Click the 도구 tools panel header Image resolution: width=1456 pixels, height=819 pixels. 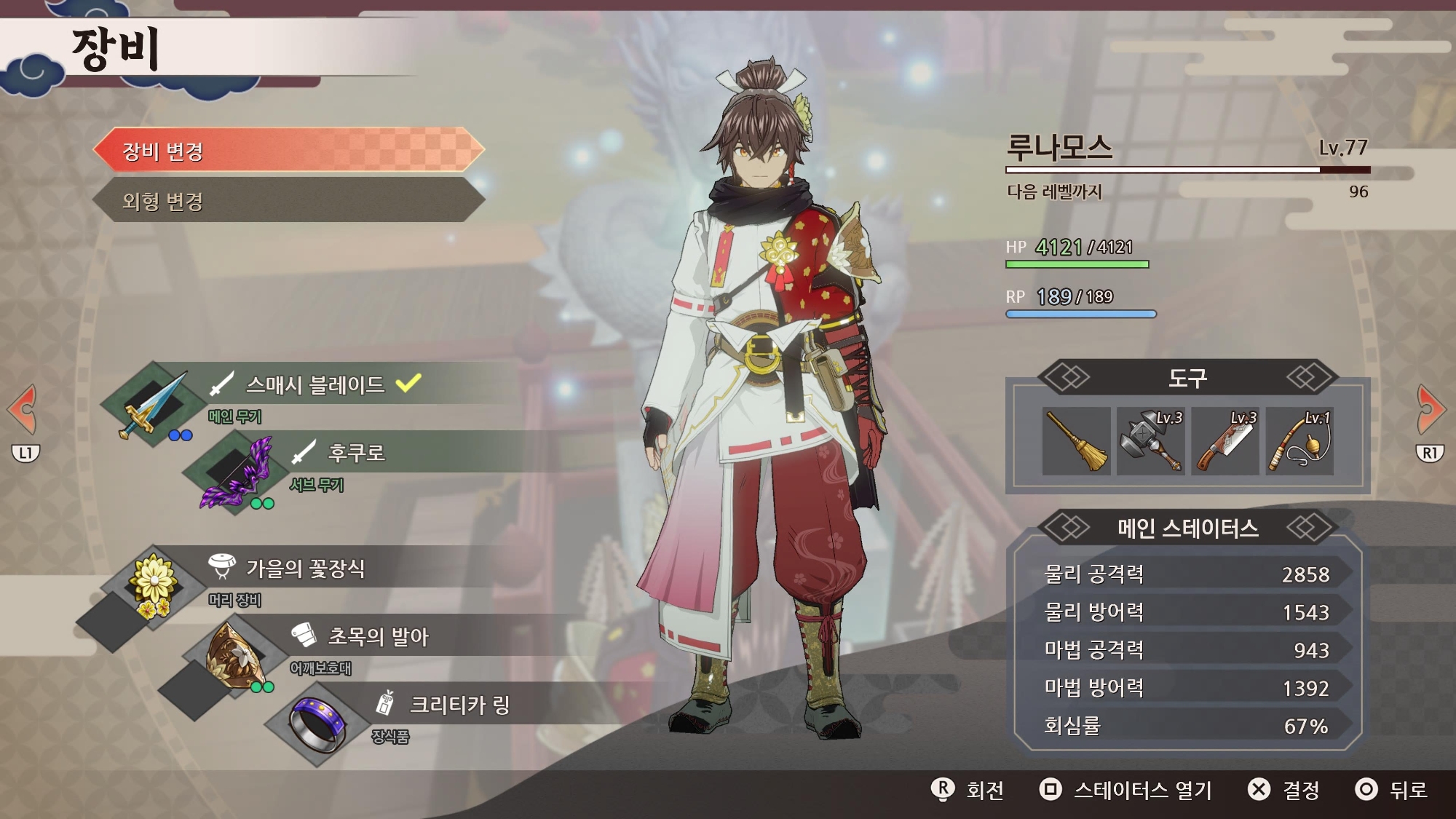pos(1187,378)
